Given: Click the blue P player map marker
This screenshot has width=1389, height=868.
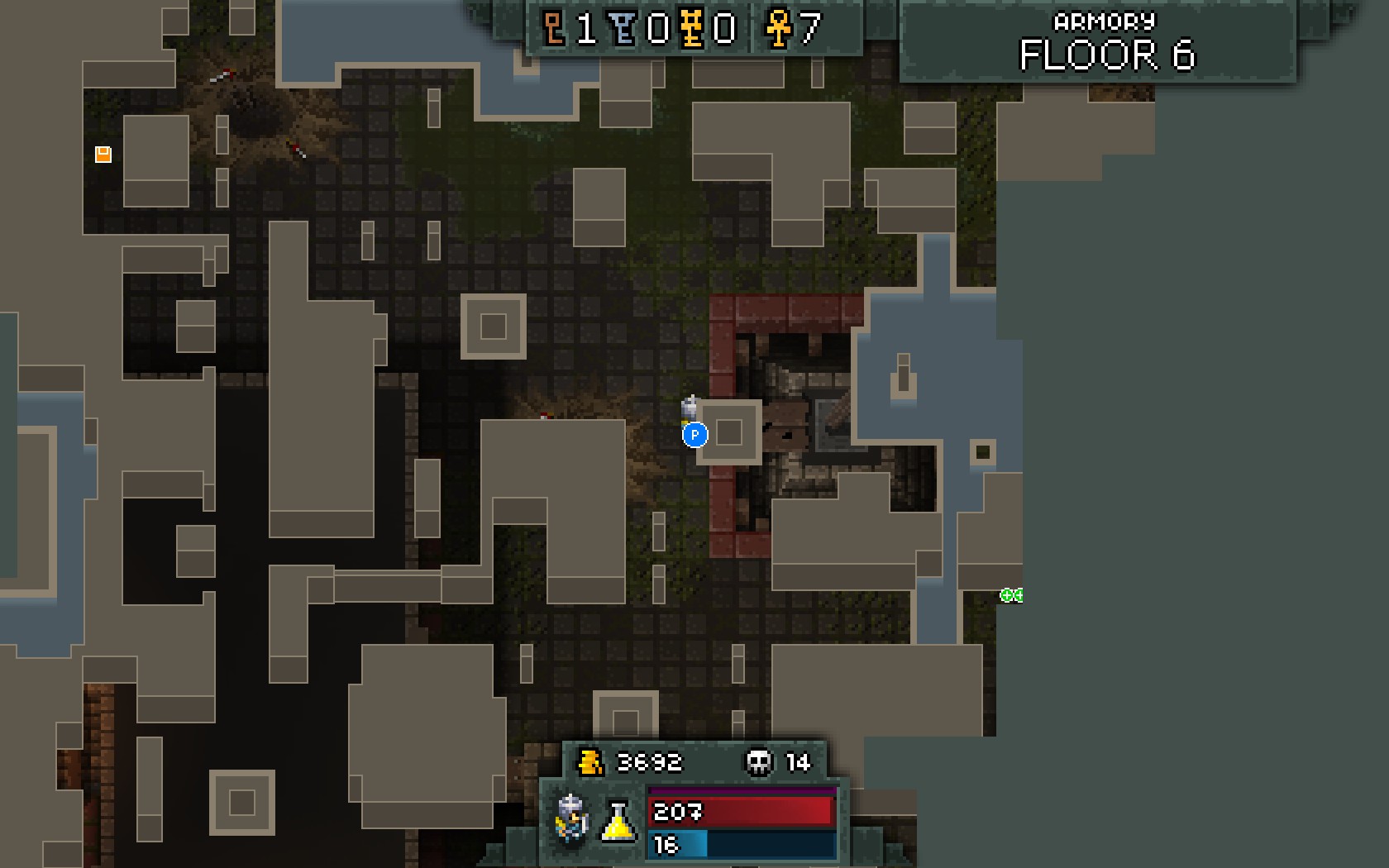Looking at the screenshot, I should coord(694,434).
